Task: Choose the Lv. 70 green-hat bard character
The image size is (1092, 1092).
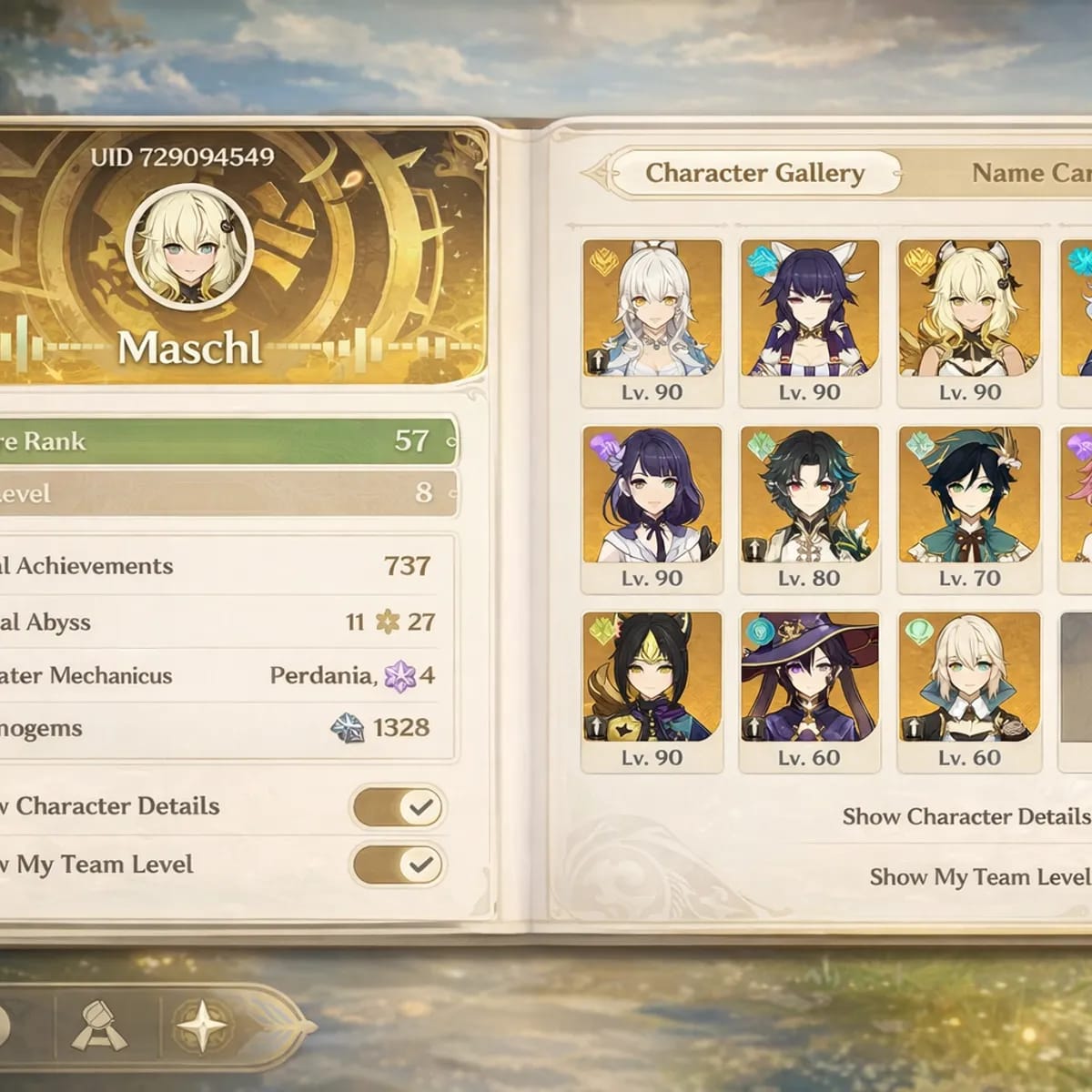Action: (x=969, y=507)
